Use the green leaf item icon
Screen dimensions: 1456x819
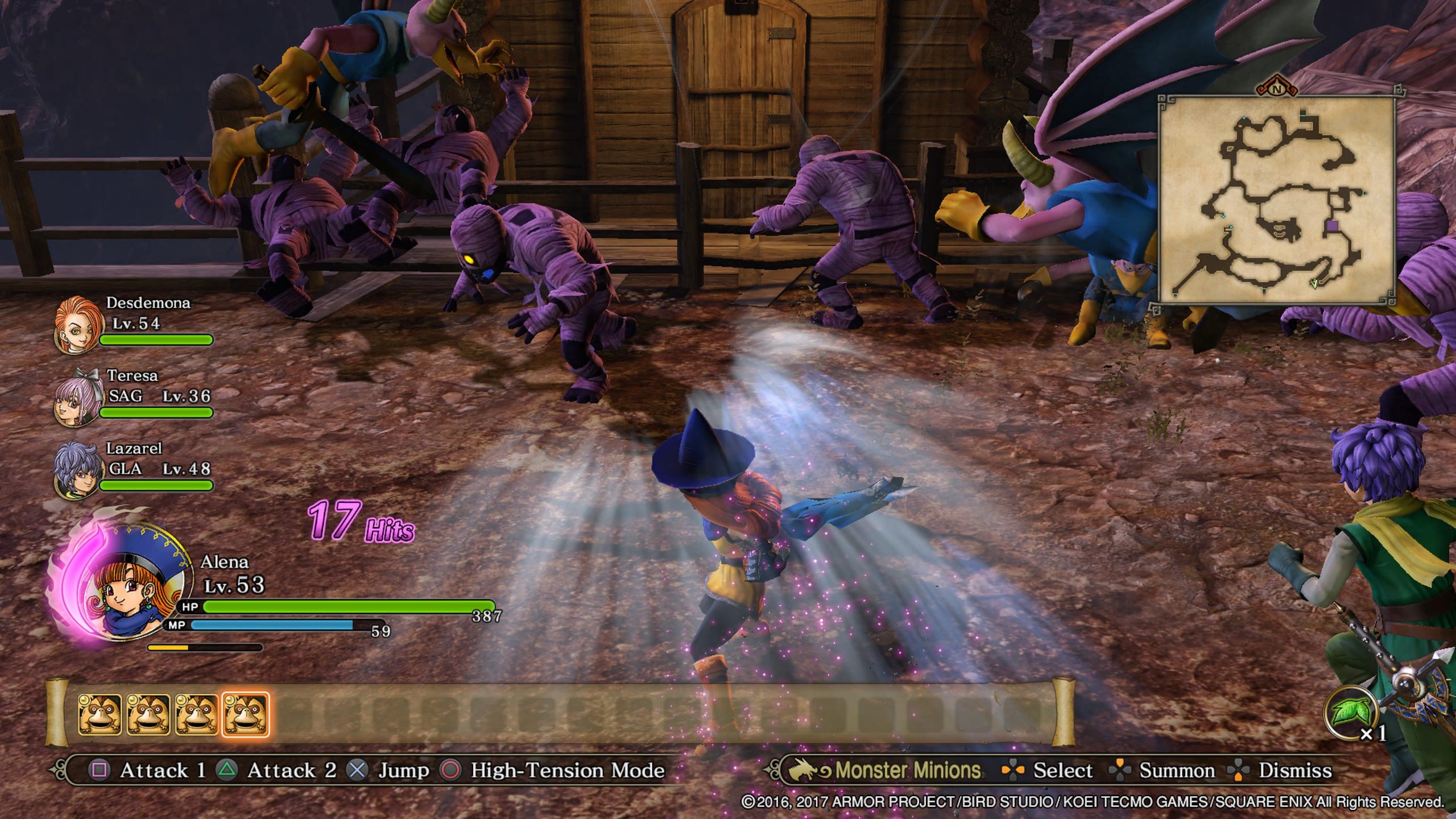click(1350, 712)
